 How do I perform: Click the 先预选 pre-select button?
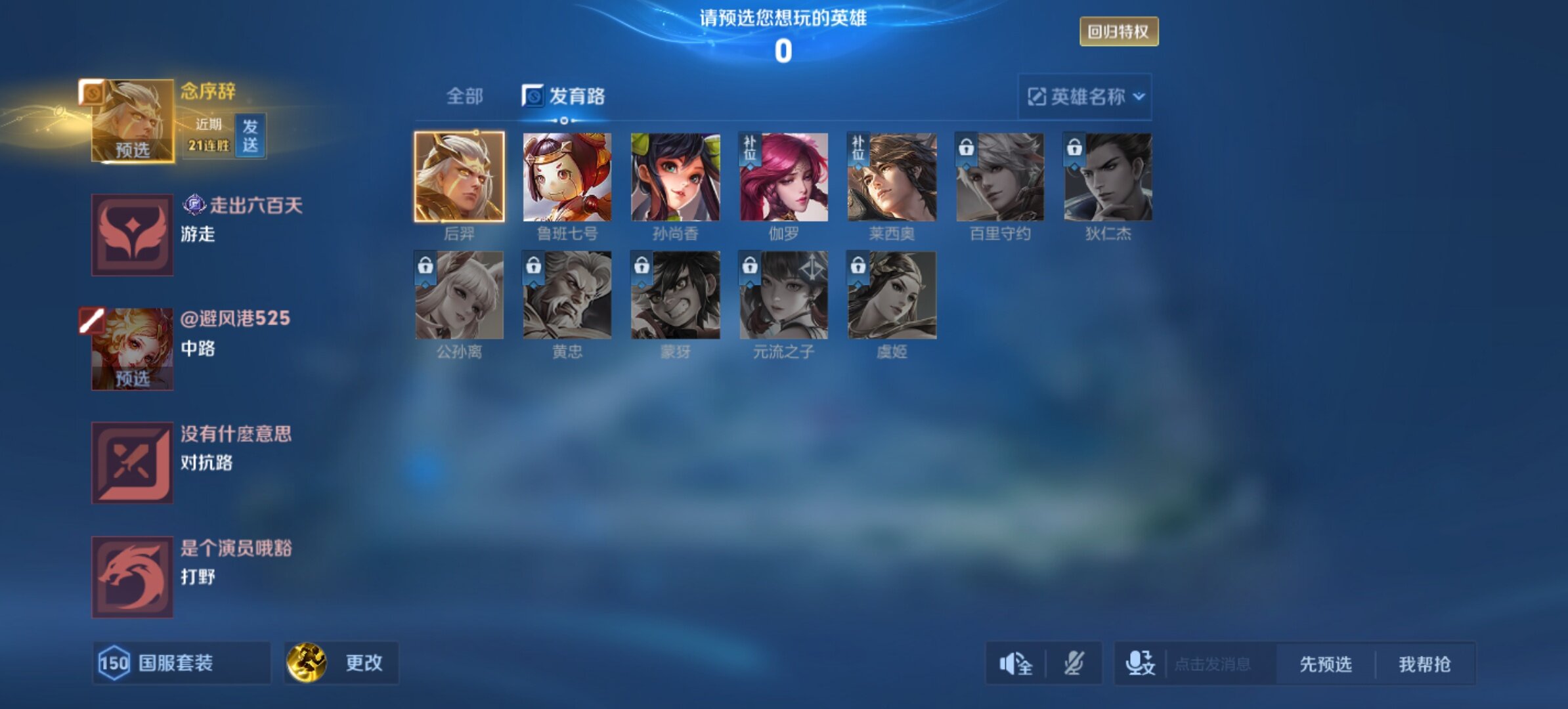click(x=1326, y=664)
